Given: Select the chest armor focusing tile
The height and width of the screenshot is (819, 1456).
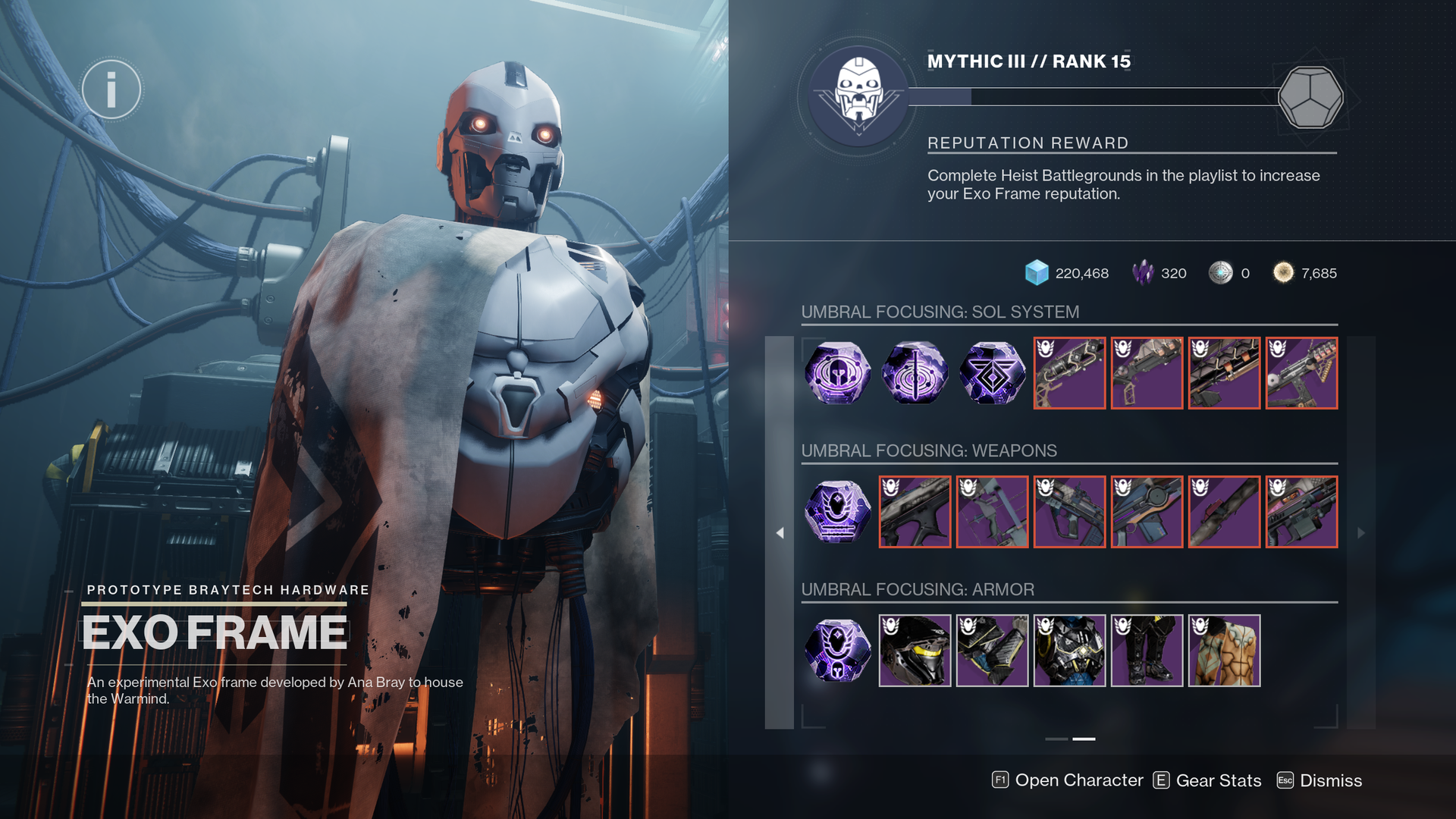Looking at the screenshot, I should pos(1069,650).
